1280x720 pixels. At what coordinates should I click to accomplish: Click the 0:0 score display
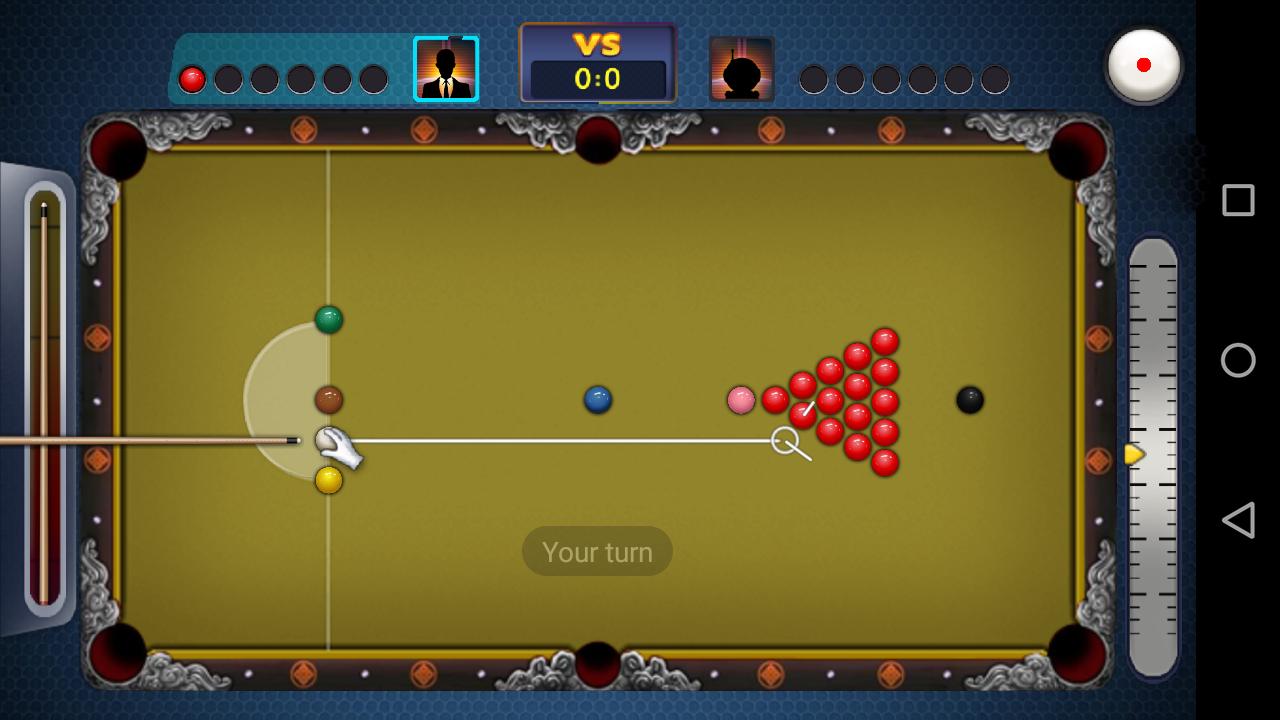[x=597, y=79]
